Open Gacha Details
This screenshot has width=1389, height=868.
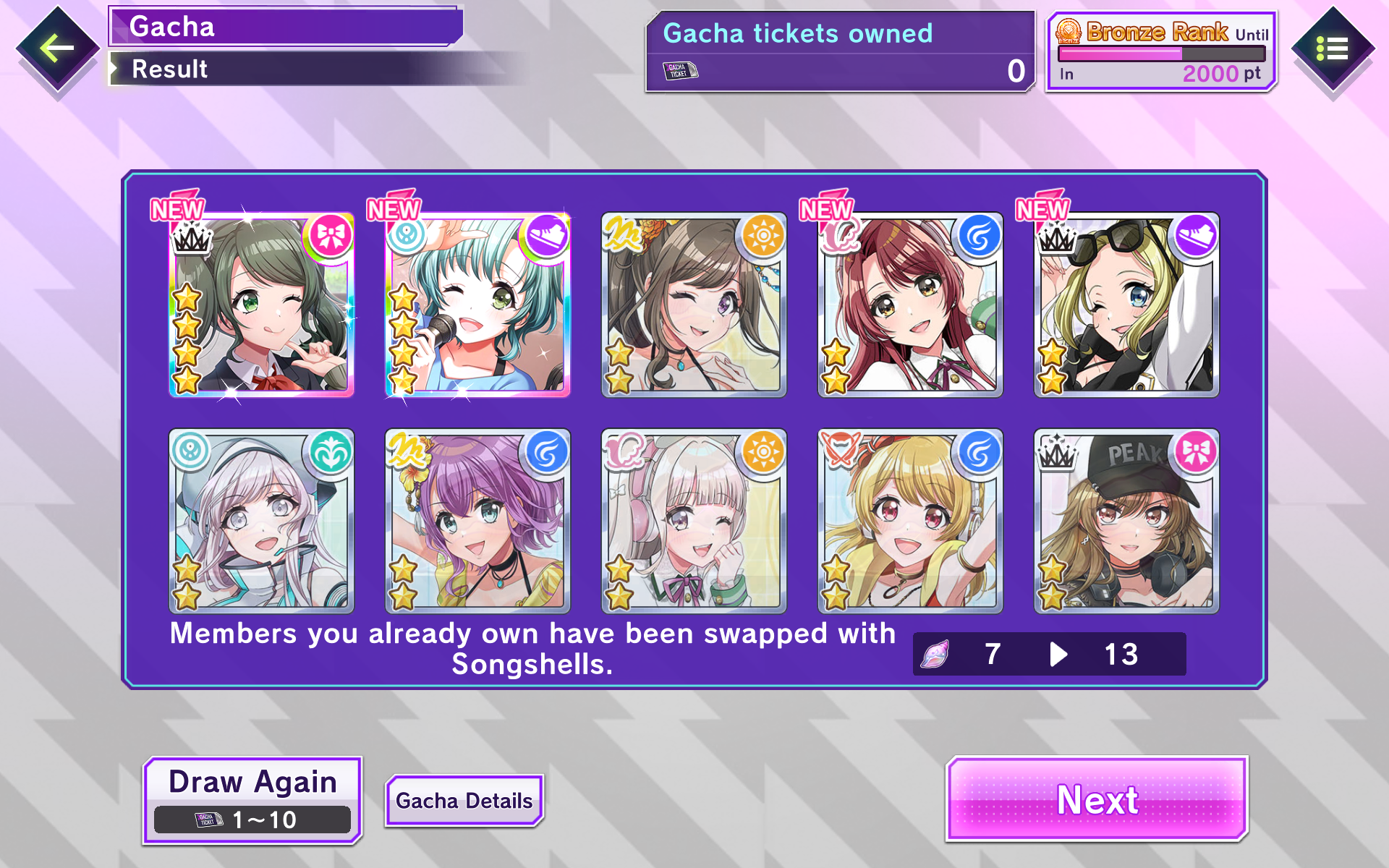pyautogui.click(x=464, y=800)
